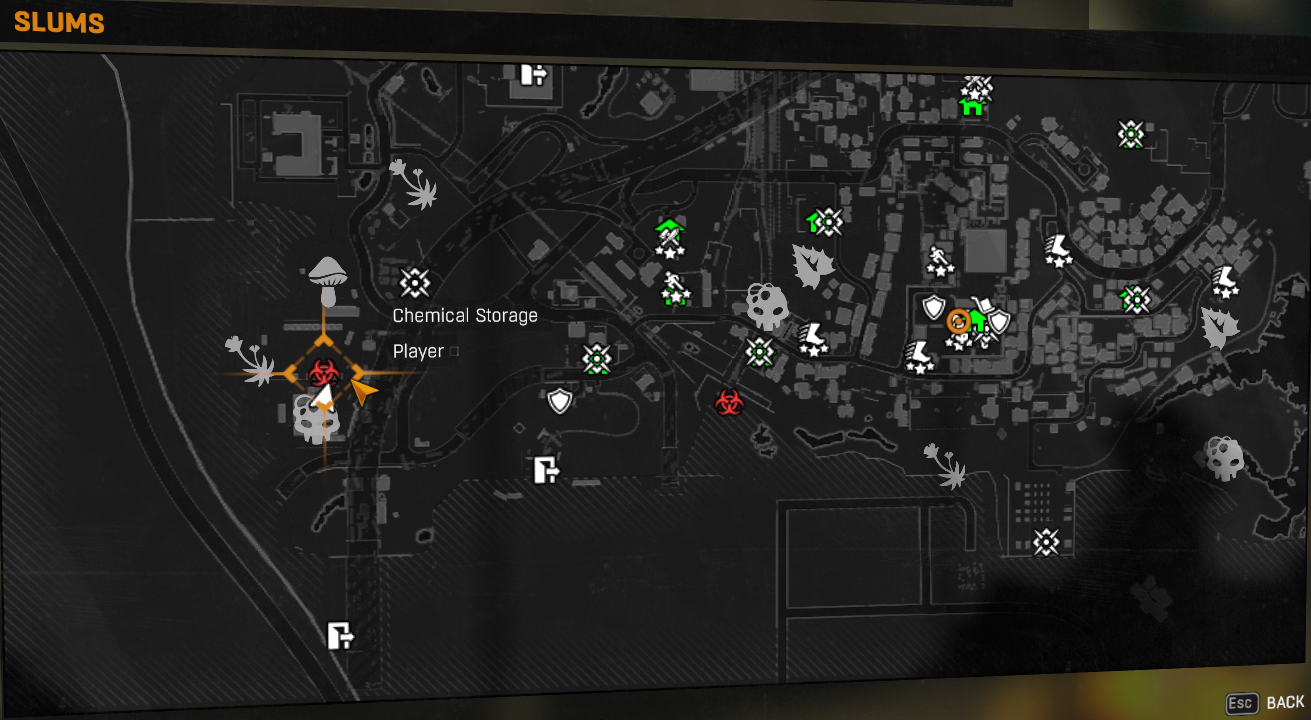Click the SLUMS map title

point(57,23)
